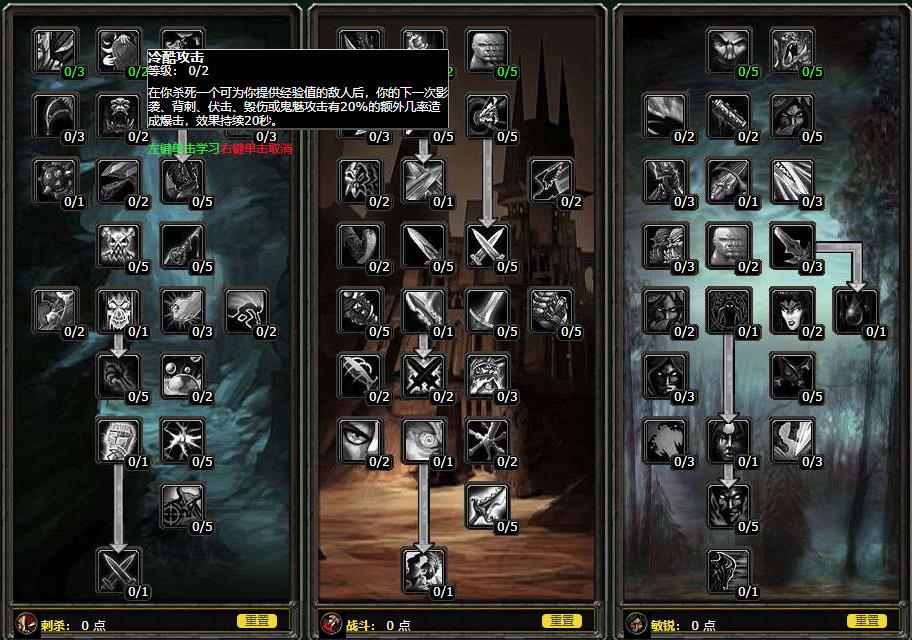Choose the bald man's face talent in 敏锐
This screenshot has height=640, width=912.
pos(727,246)
